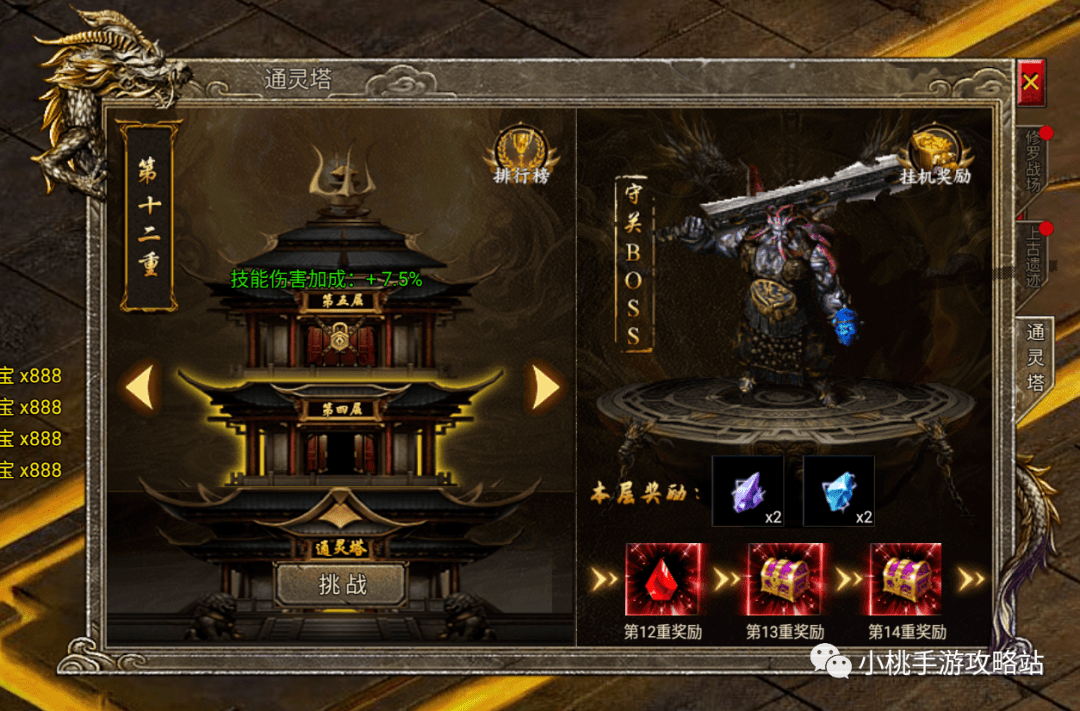
Task: Go to the next tower level arrow
Action: coord(545,387)
